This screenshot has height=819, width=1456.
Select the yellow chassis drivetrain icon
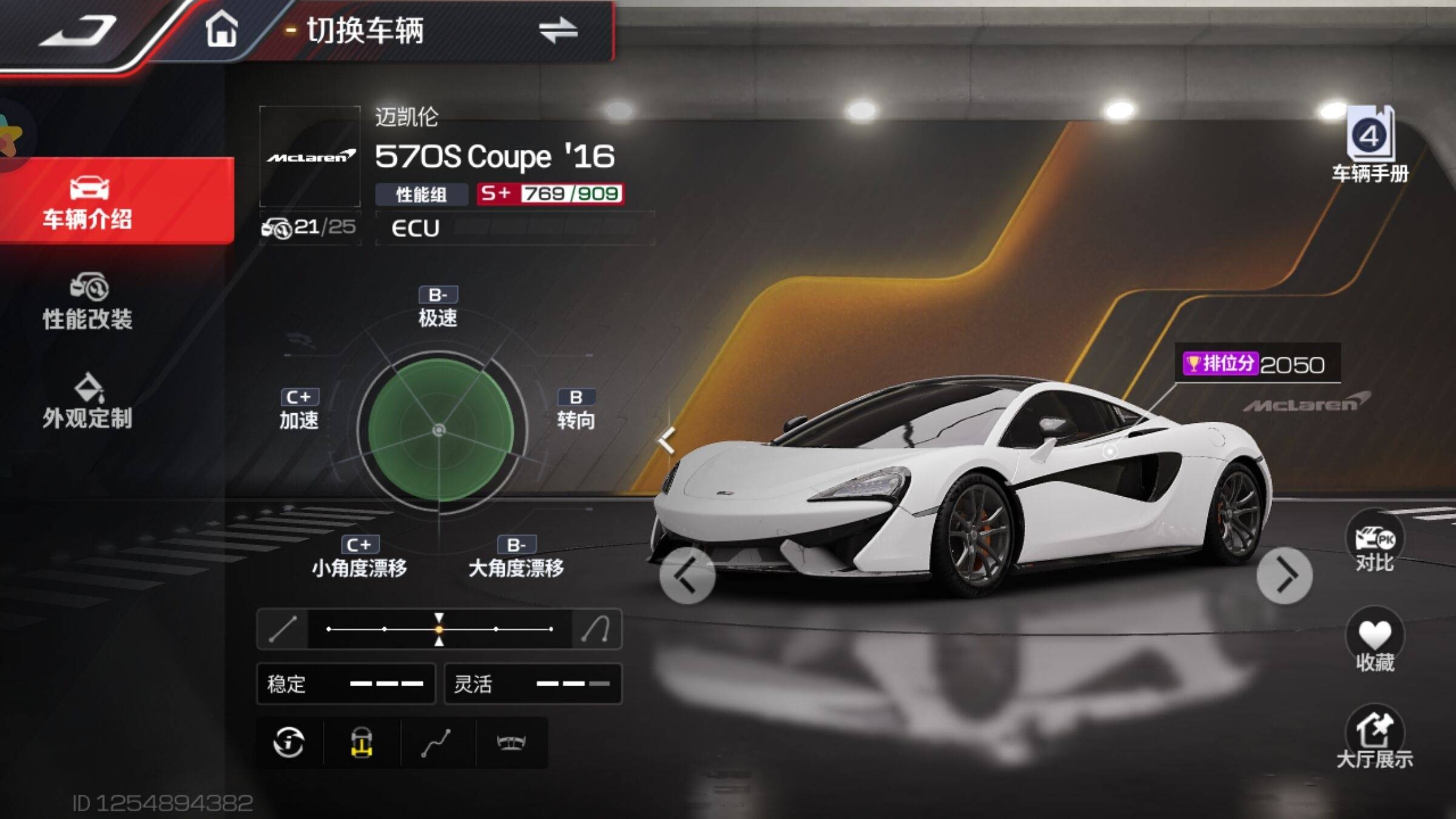362,742
